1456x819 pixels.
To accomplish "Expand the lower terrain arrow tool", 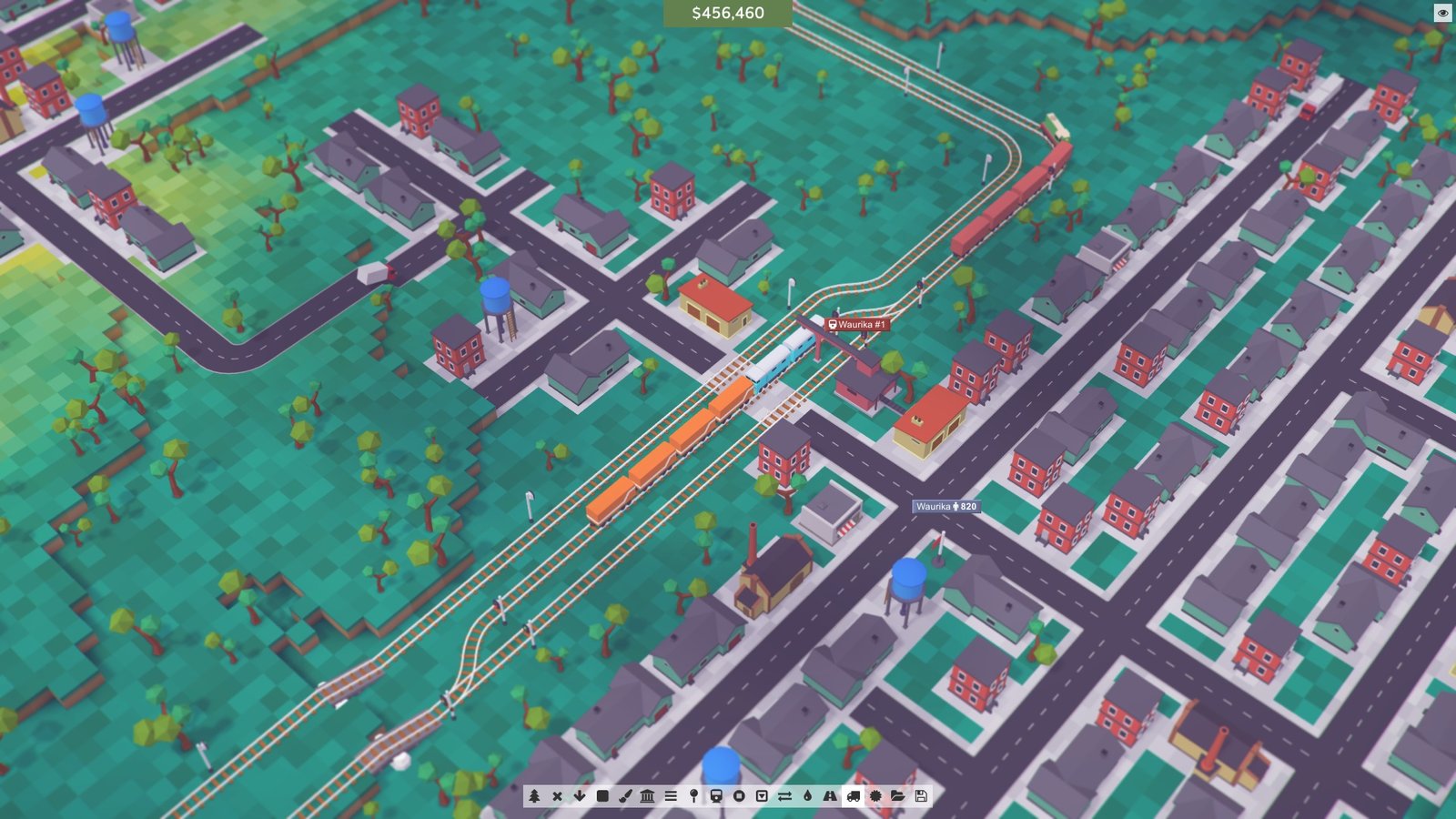I will [579, 794].
